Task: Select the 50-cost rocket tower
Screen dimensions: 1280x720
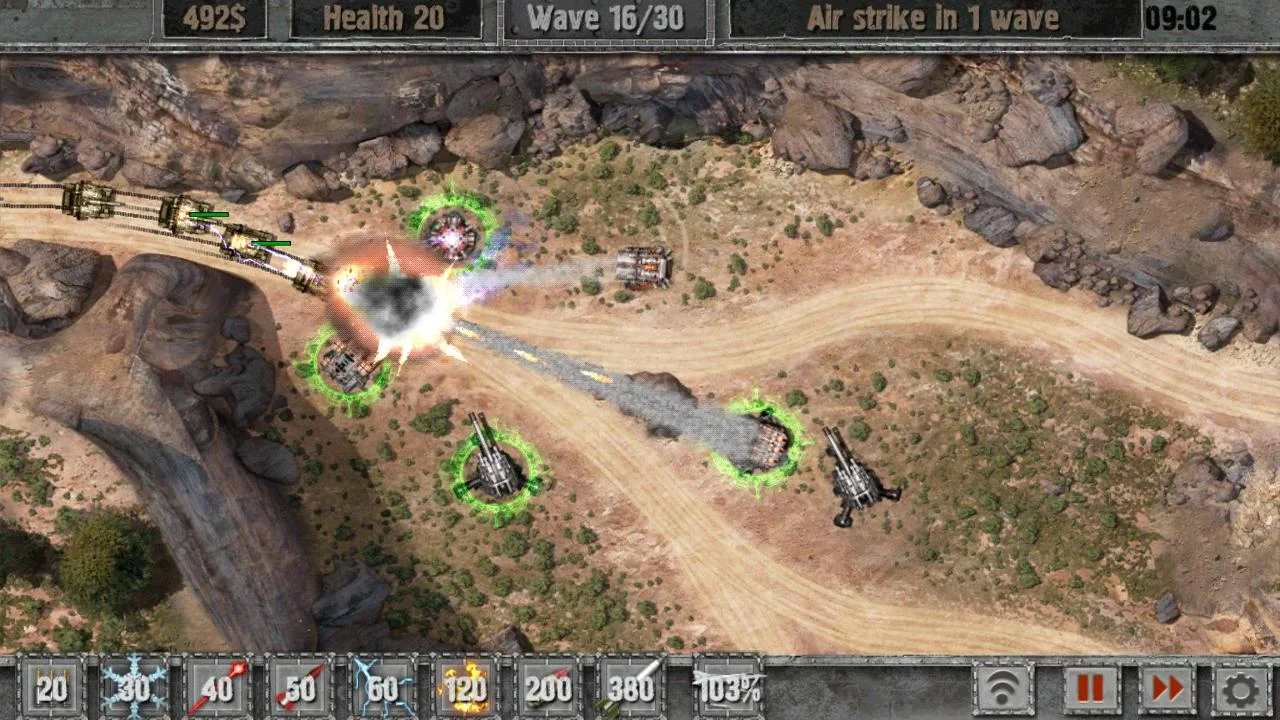Action: 300,687
